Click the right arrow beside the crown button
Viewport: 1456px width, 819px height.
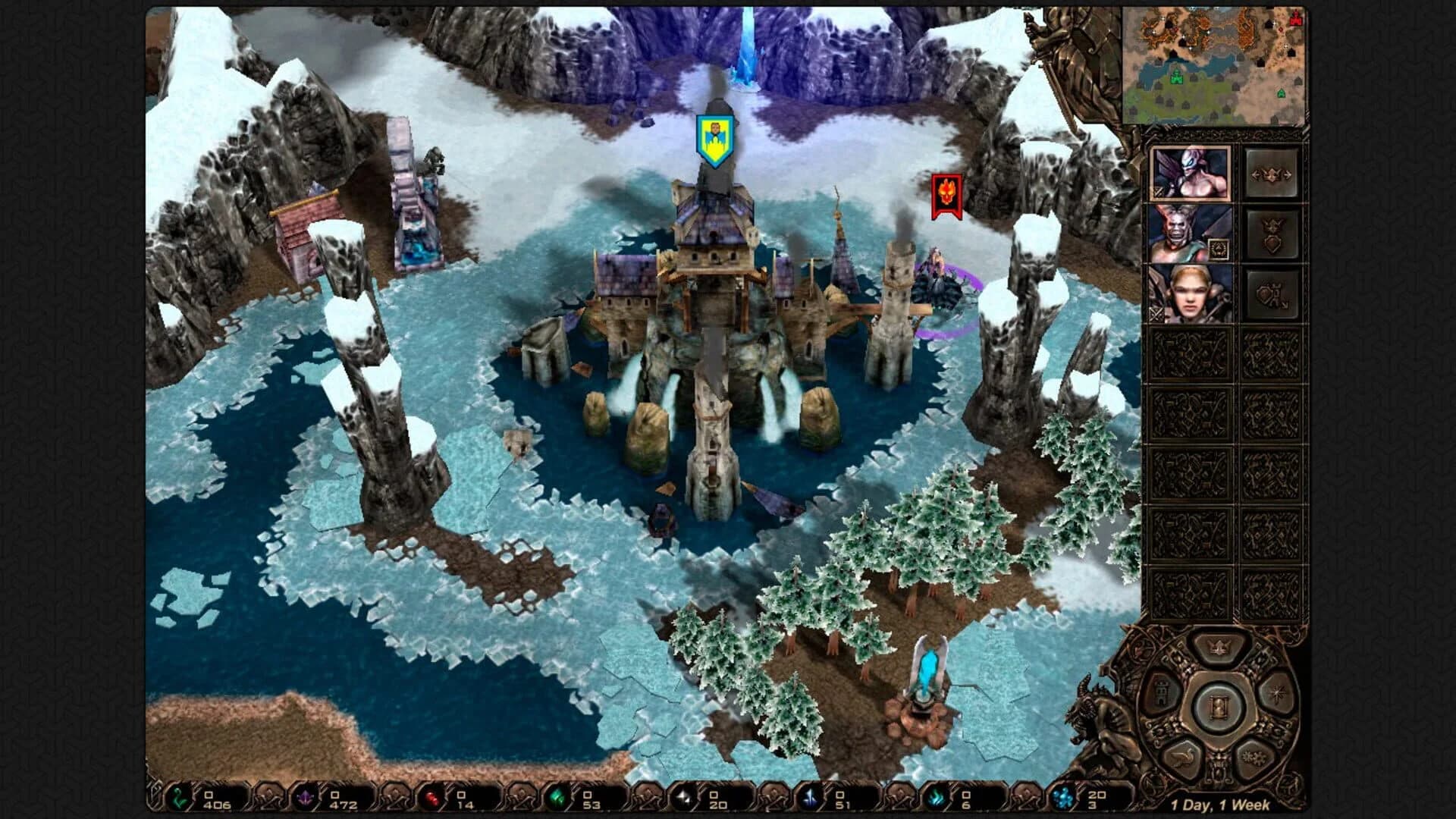point(1288,175)
